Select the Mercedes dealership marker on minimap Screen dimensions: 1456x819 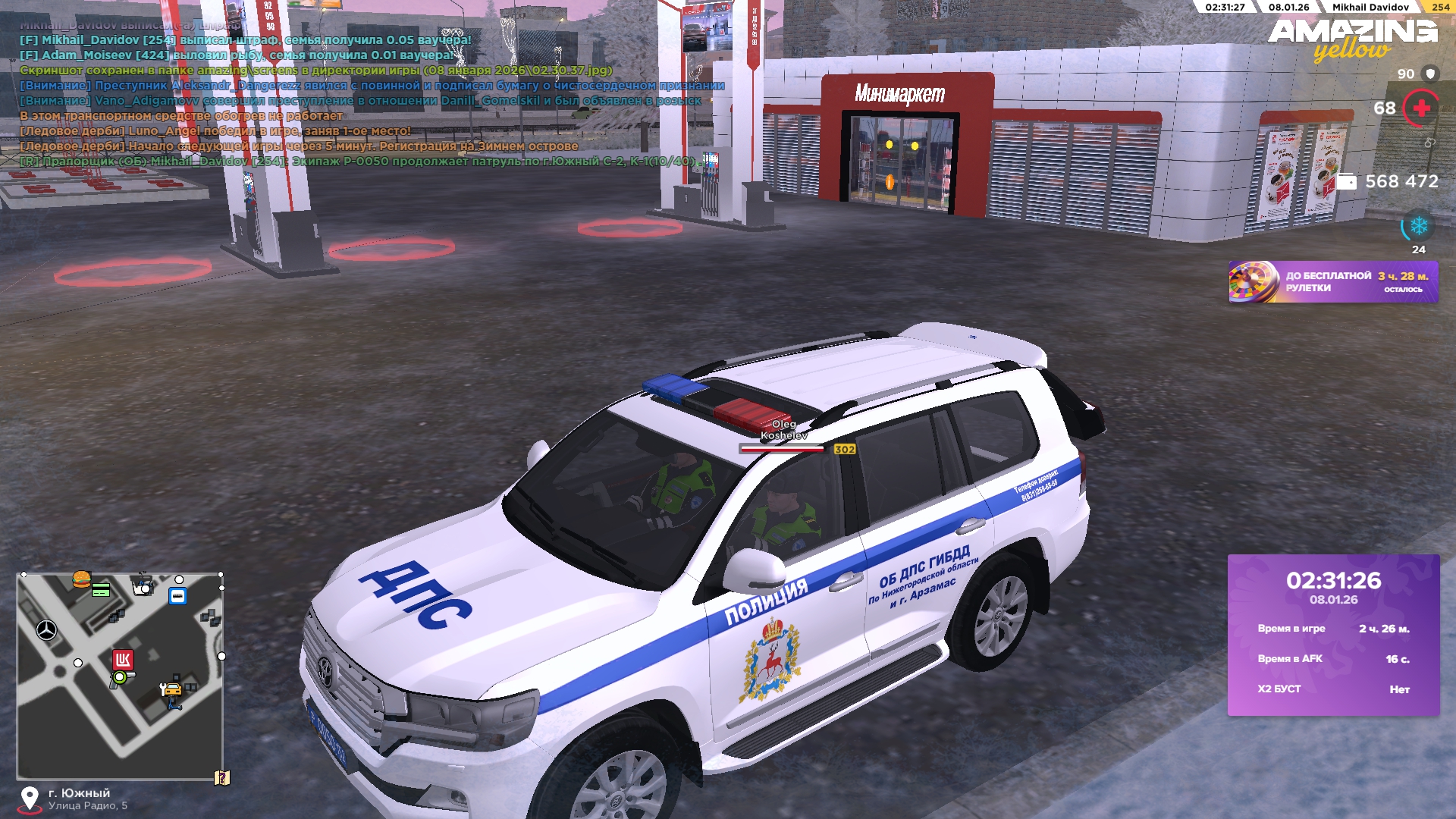47,629
